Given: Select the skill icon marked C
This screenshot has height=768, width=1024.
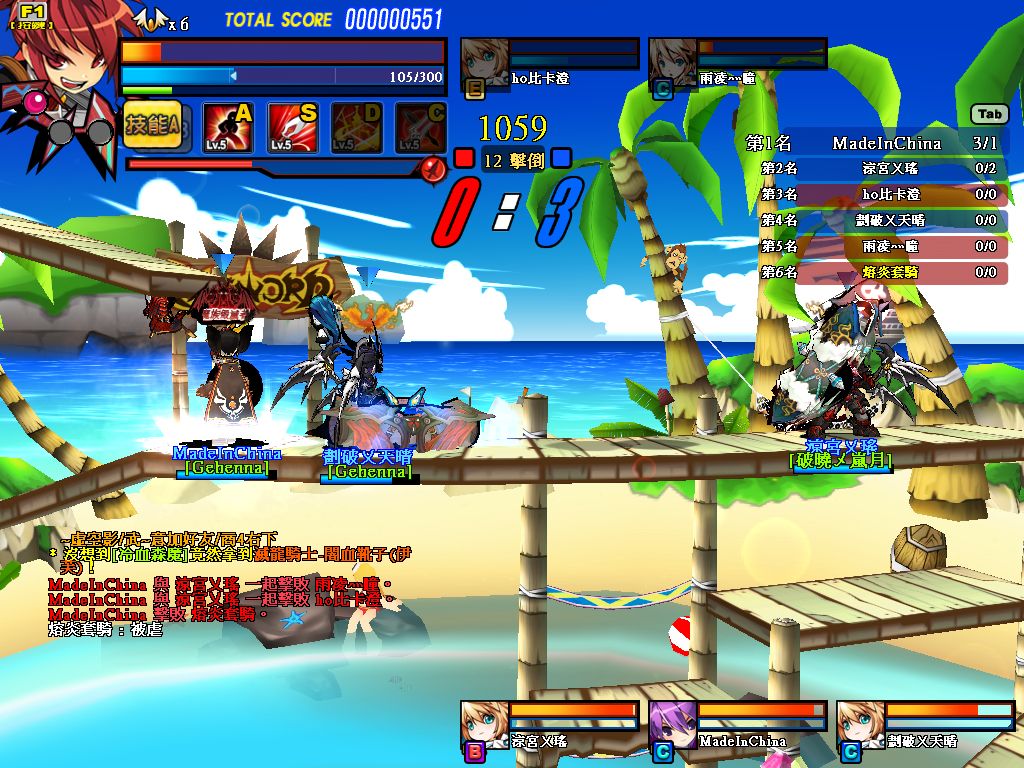Looking at the screenshot, I should (421, 127).
